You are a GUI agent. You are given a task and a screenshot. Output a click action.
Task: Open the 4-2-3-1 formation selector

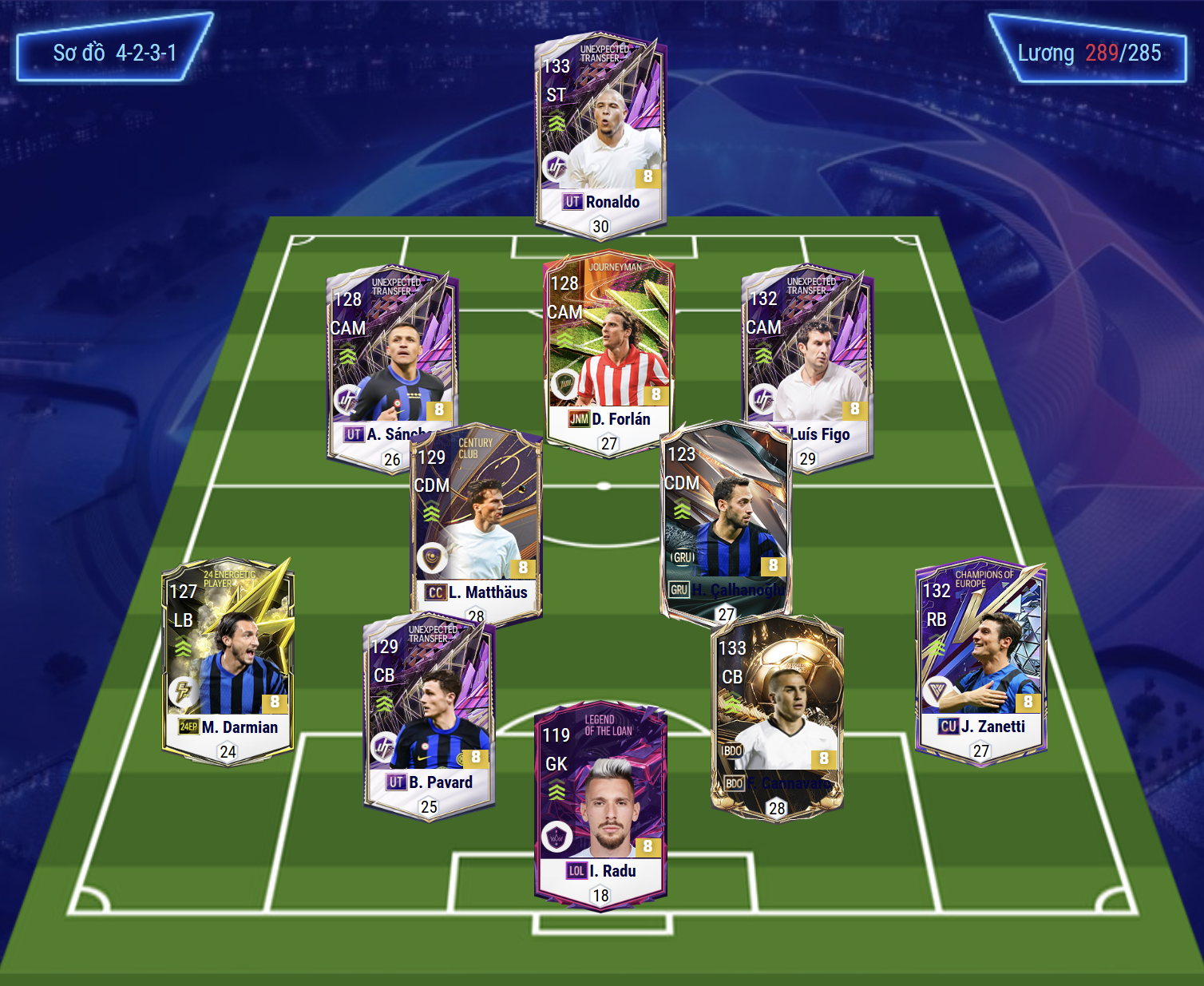[114, 53]
